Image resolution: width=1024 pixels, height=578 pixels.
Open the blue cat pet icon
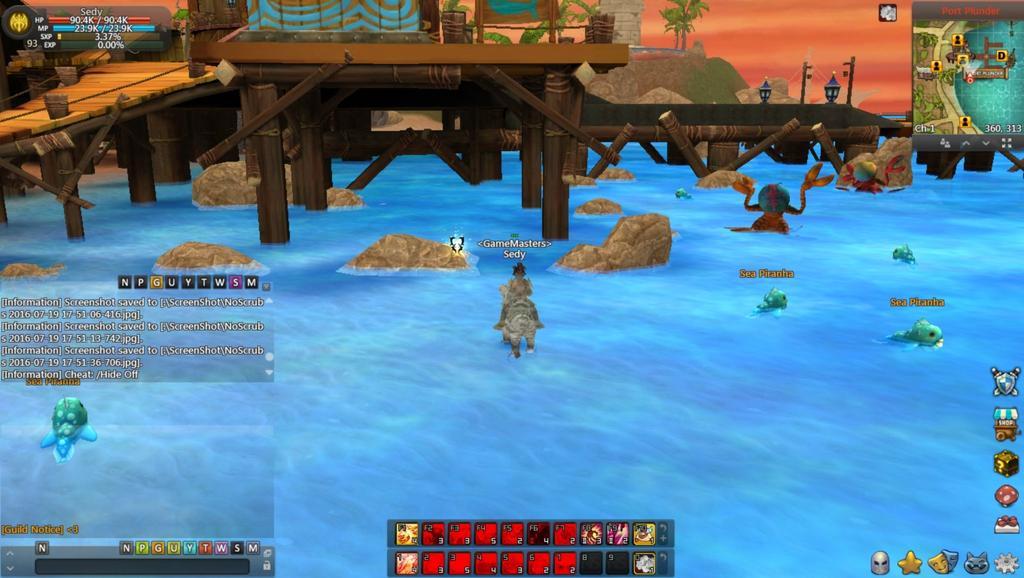tap(974, 562)
